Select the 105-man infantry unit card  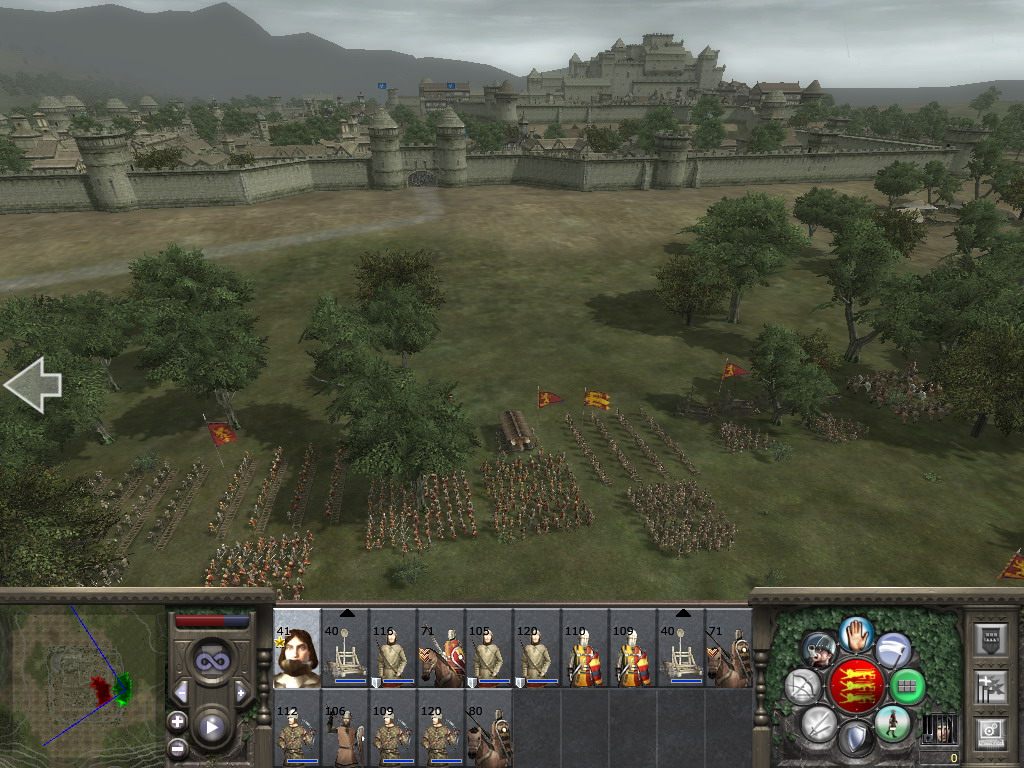tap(489, 648)
